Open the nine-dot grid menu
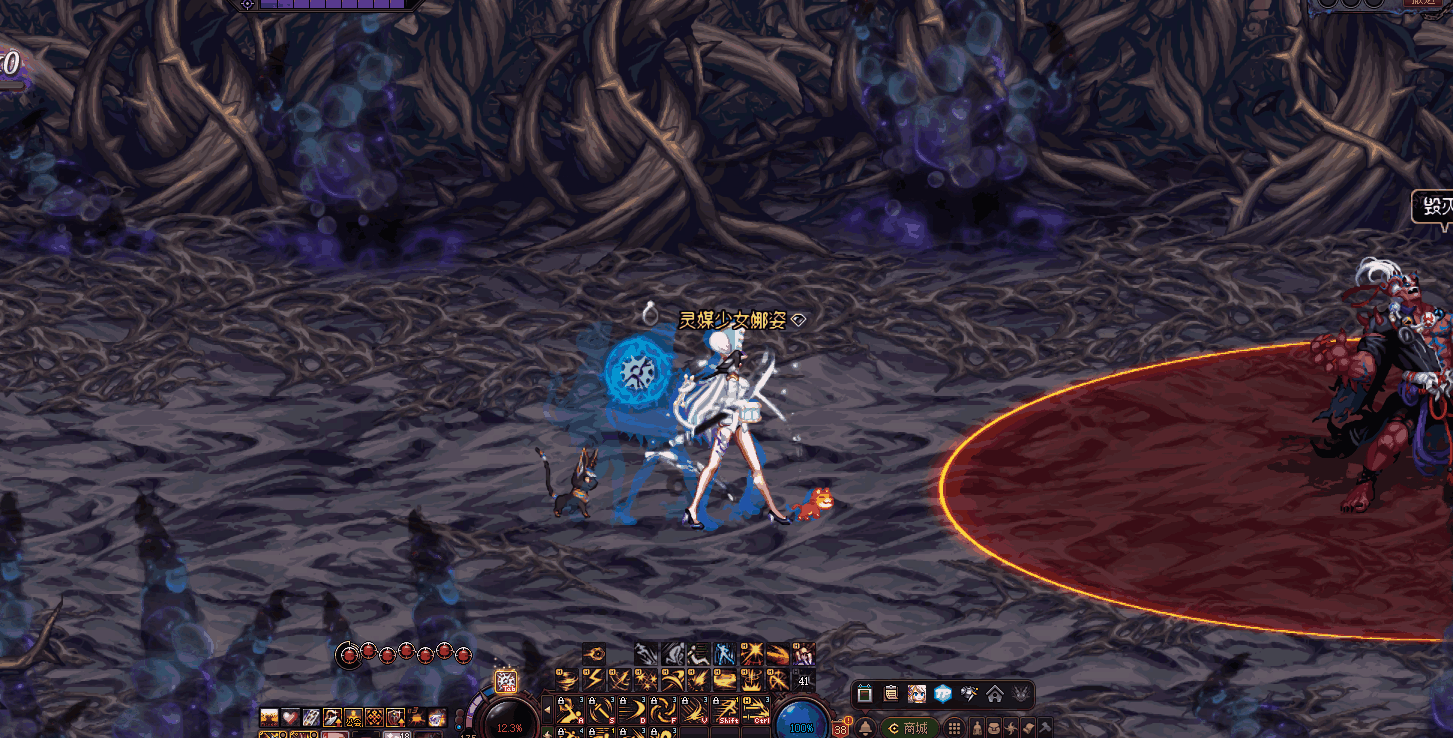 954,728
